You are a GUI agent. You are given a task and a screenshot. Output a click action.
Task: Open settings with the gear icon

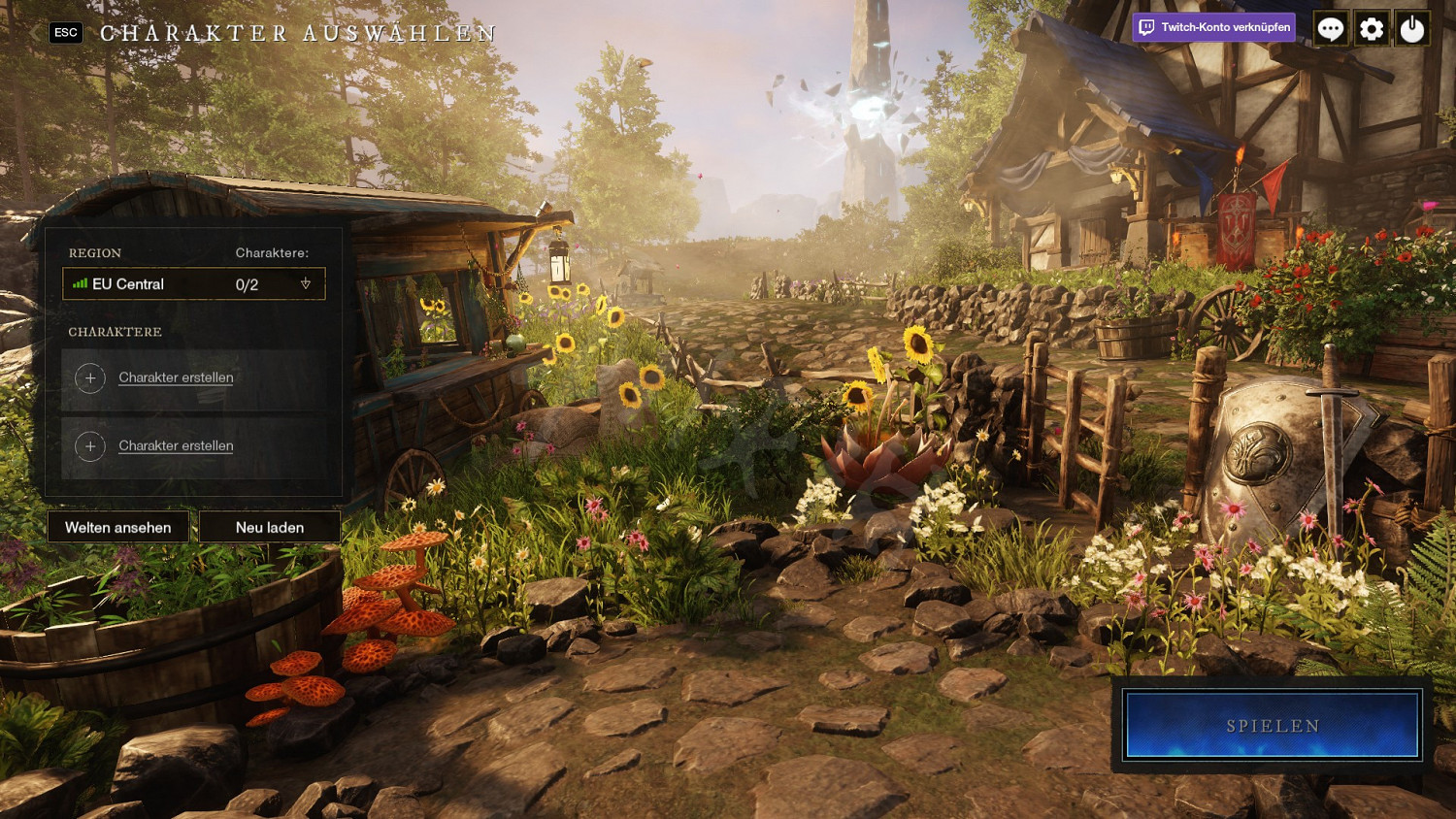pos(1372,29)
